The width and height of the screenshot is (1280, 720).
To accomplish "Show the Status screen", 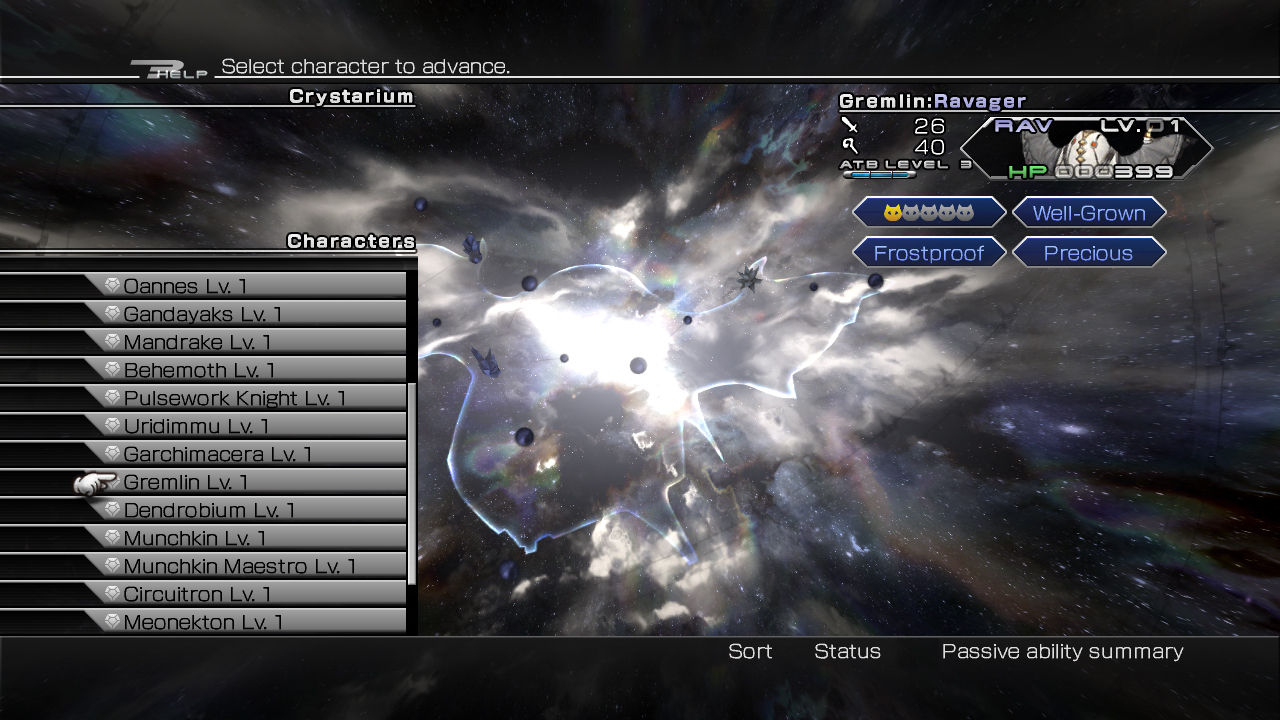I will (x=847, y=652).
